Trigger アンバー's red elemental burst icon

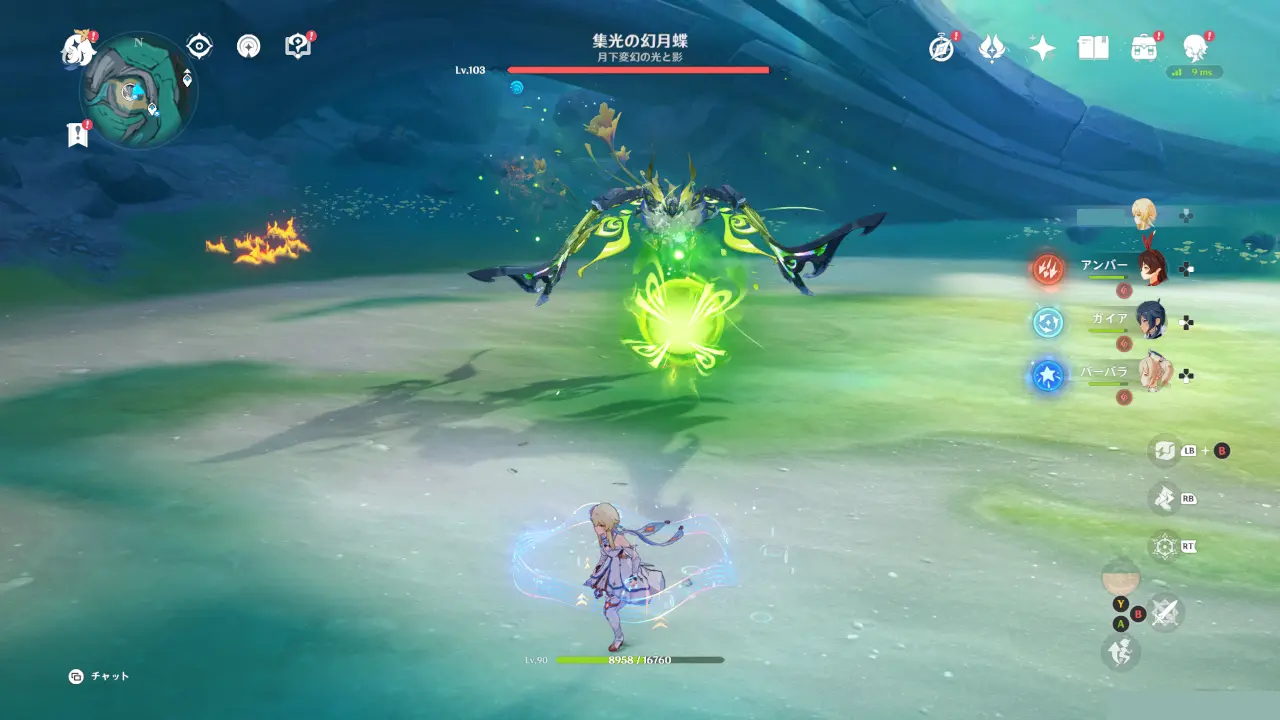pos(1048,268)
